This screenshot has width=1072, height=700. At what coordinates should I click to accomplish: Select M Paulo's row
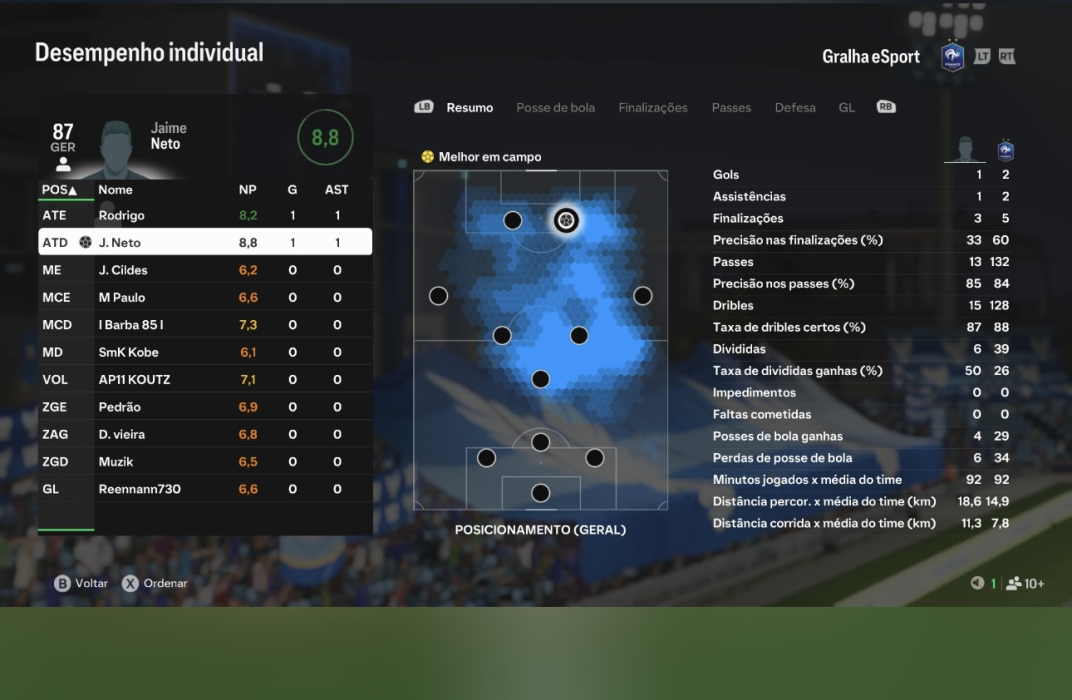pyautogui.click(x=205, y=297)
